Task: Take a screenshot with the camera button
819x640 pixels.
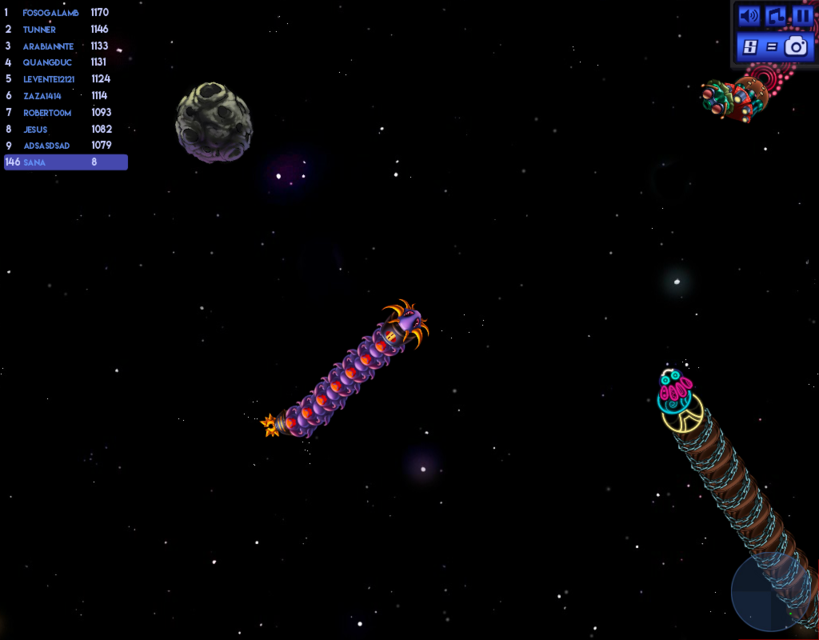Action: pos(796,46)
